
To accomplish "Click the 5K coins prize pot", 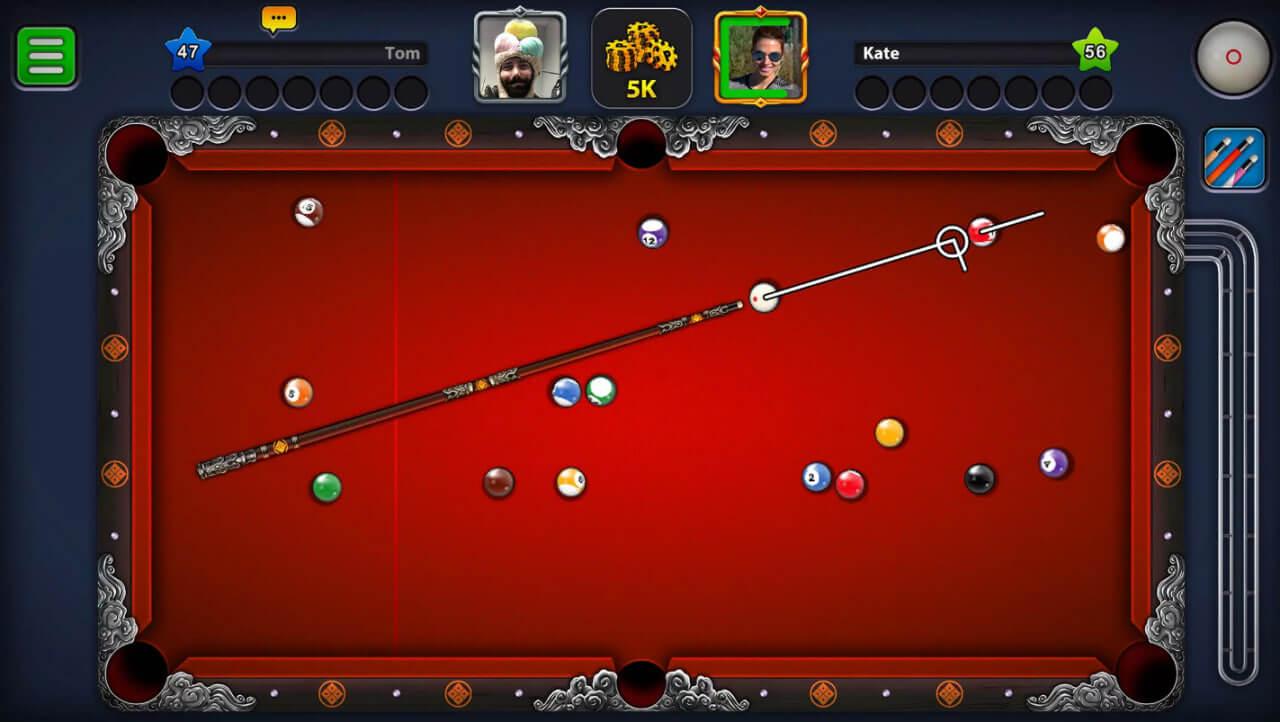I will tap(641, 55).
